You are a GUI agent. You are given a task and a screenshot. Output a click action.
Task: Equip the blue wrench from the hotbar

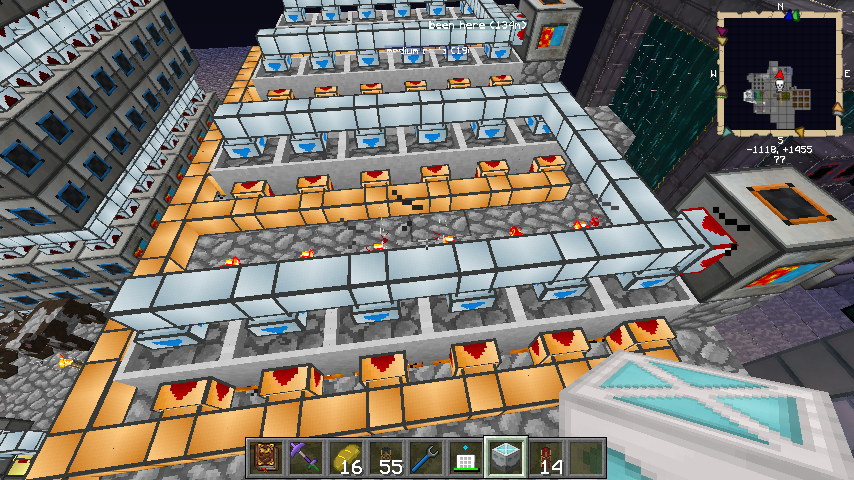tap(422, 458)
